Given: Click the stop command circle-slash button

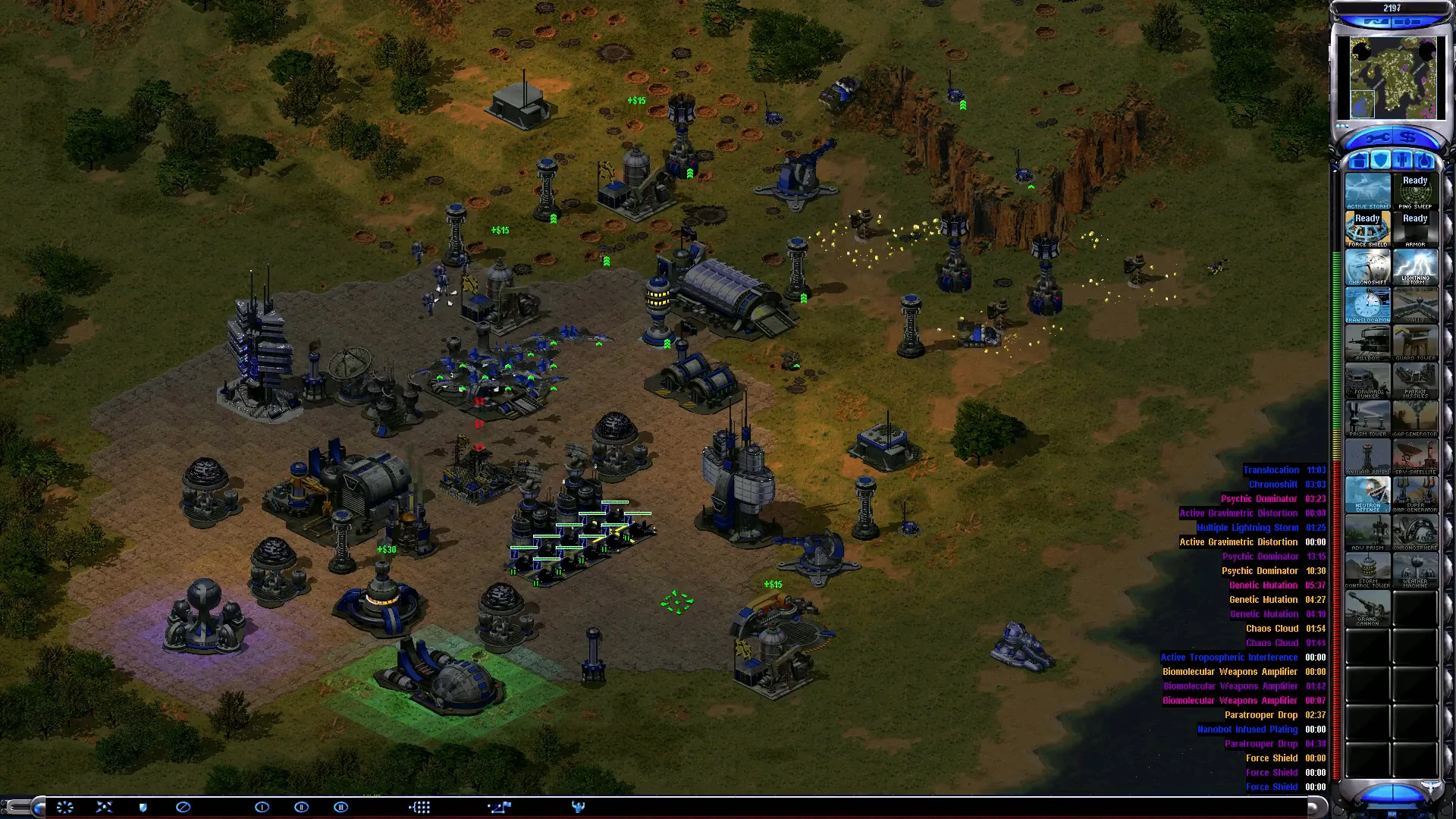Looking at the screenshot, I should click(x=183, y=807).
